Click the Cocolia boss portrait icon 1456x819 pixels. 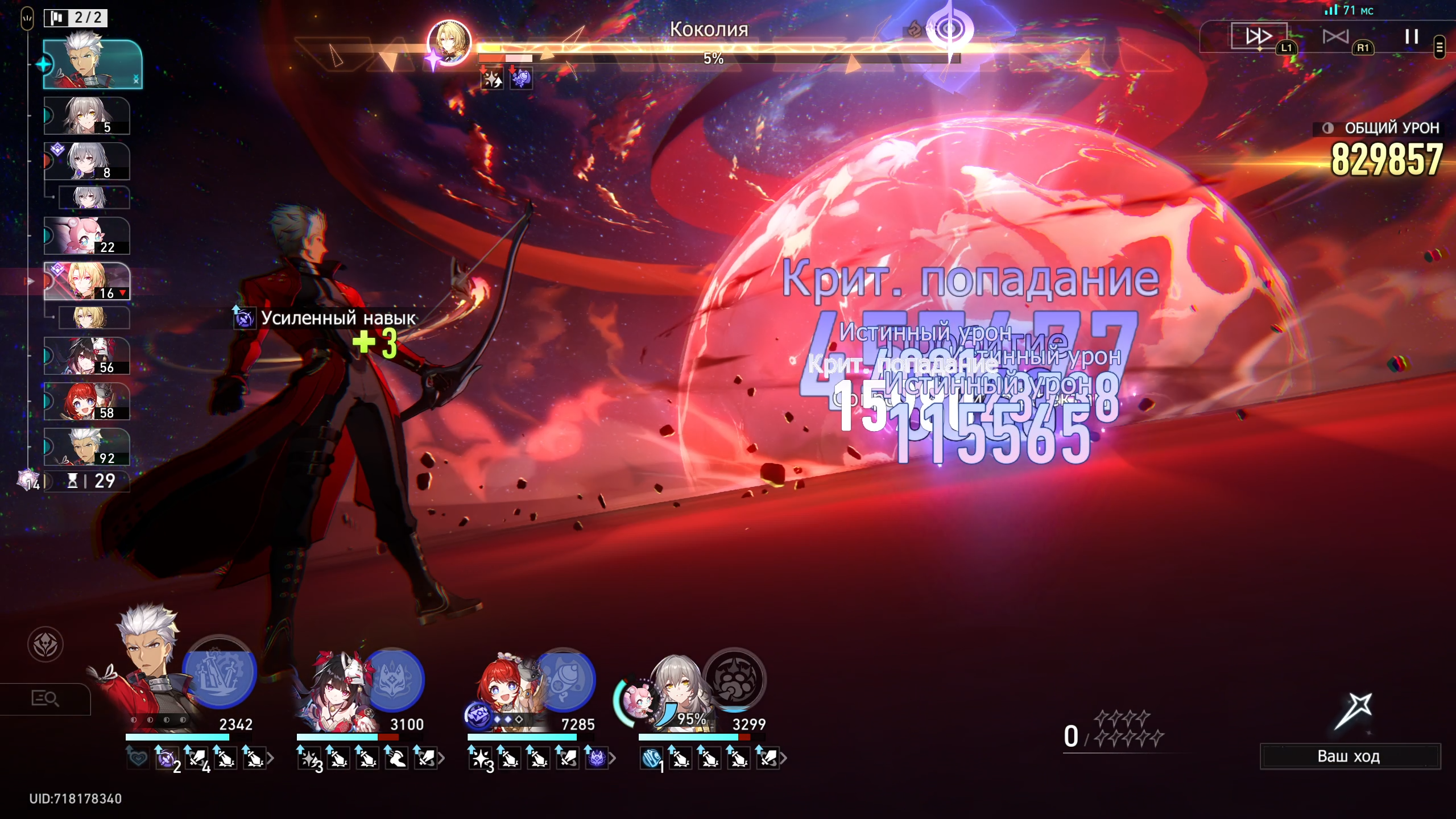tap(449, 43)
